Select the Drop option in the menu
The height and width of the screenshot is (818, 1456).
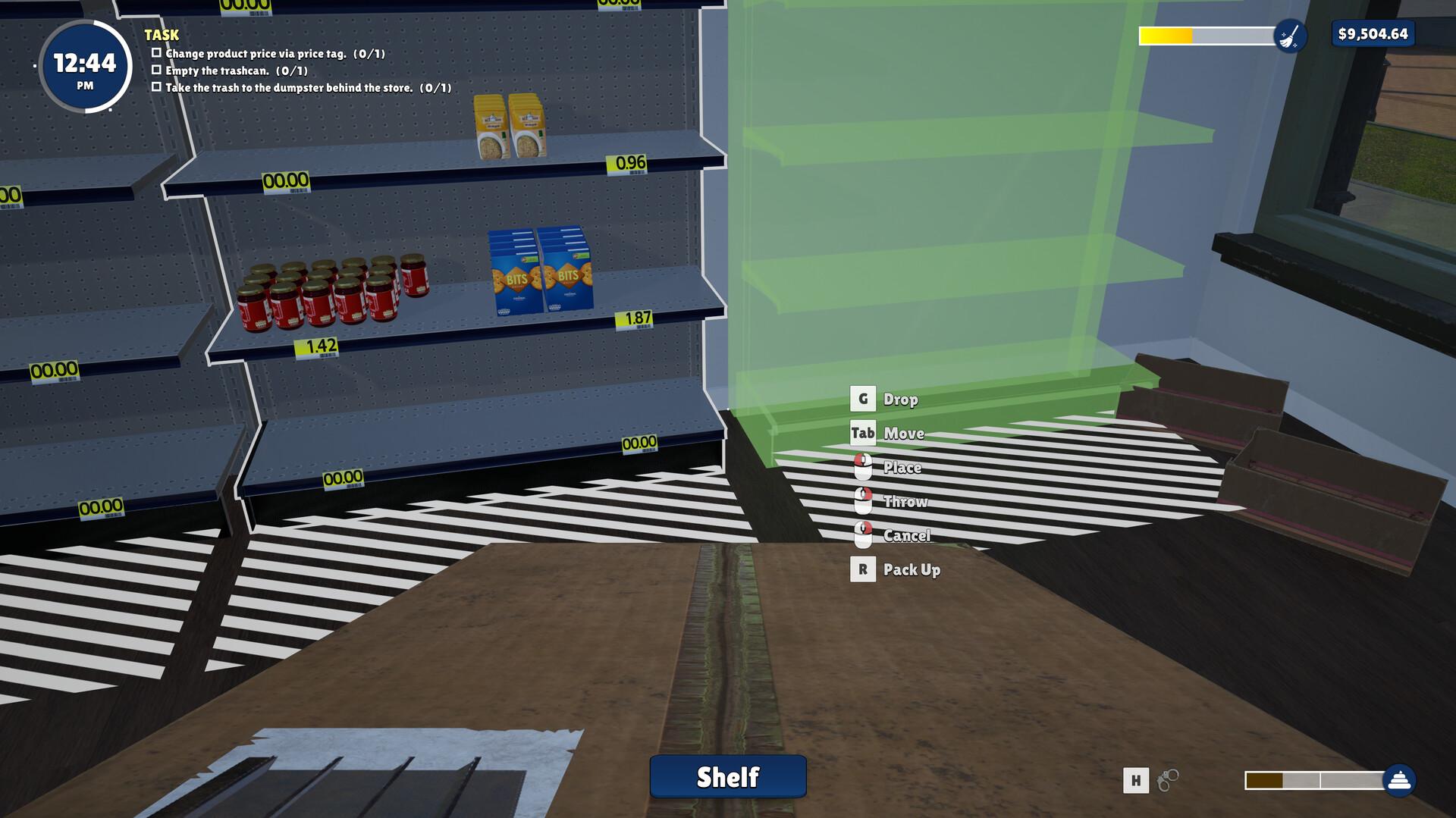tap(901, 399)
